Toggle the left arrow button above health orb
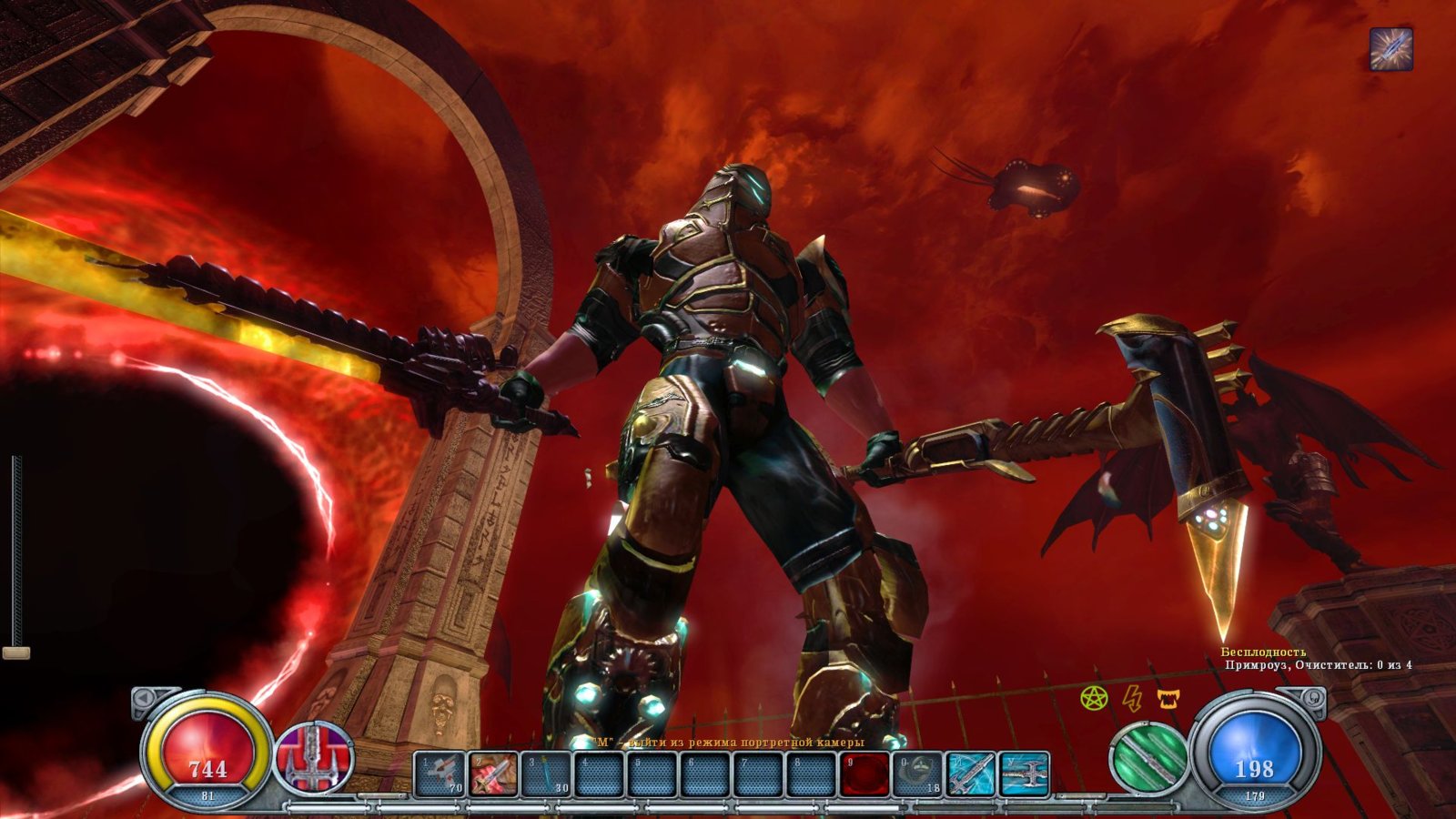This screenshot has height=819, width=1456. pos(144,698)
